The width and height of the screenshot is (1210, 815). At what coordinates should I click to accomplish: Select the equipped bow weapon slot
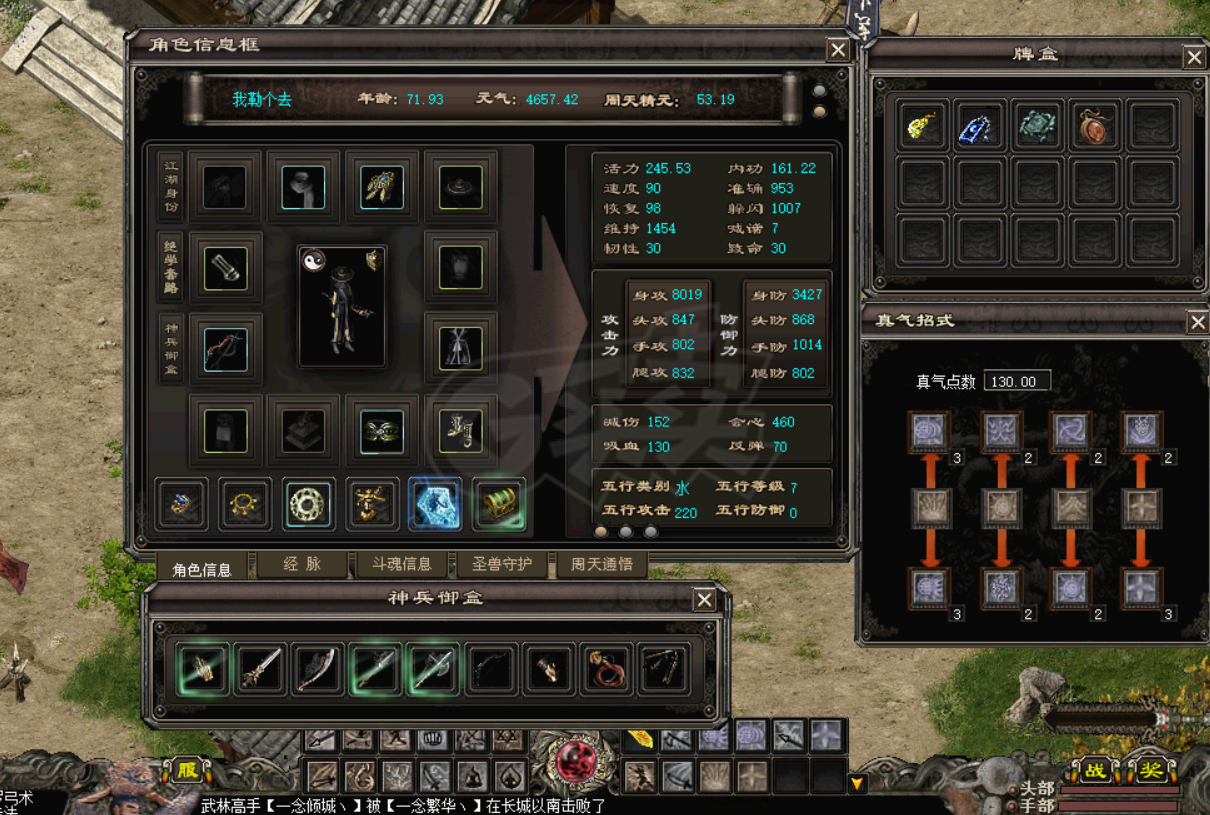click(x=226, y=348)
